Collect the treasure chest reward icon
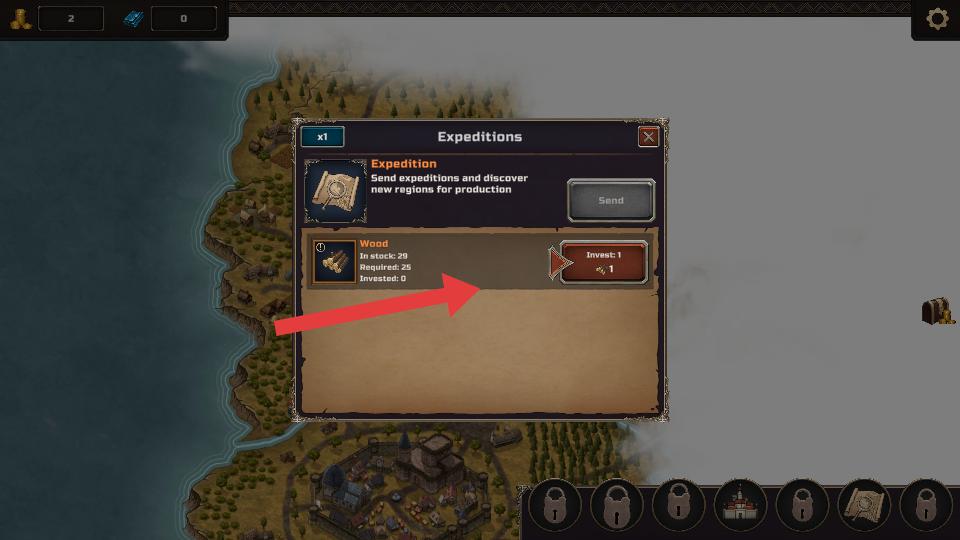Screen dimensions: 960x540 coord(937,311)
